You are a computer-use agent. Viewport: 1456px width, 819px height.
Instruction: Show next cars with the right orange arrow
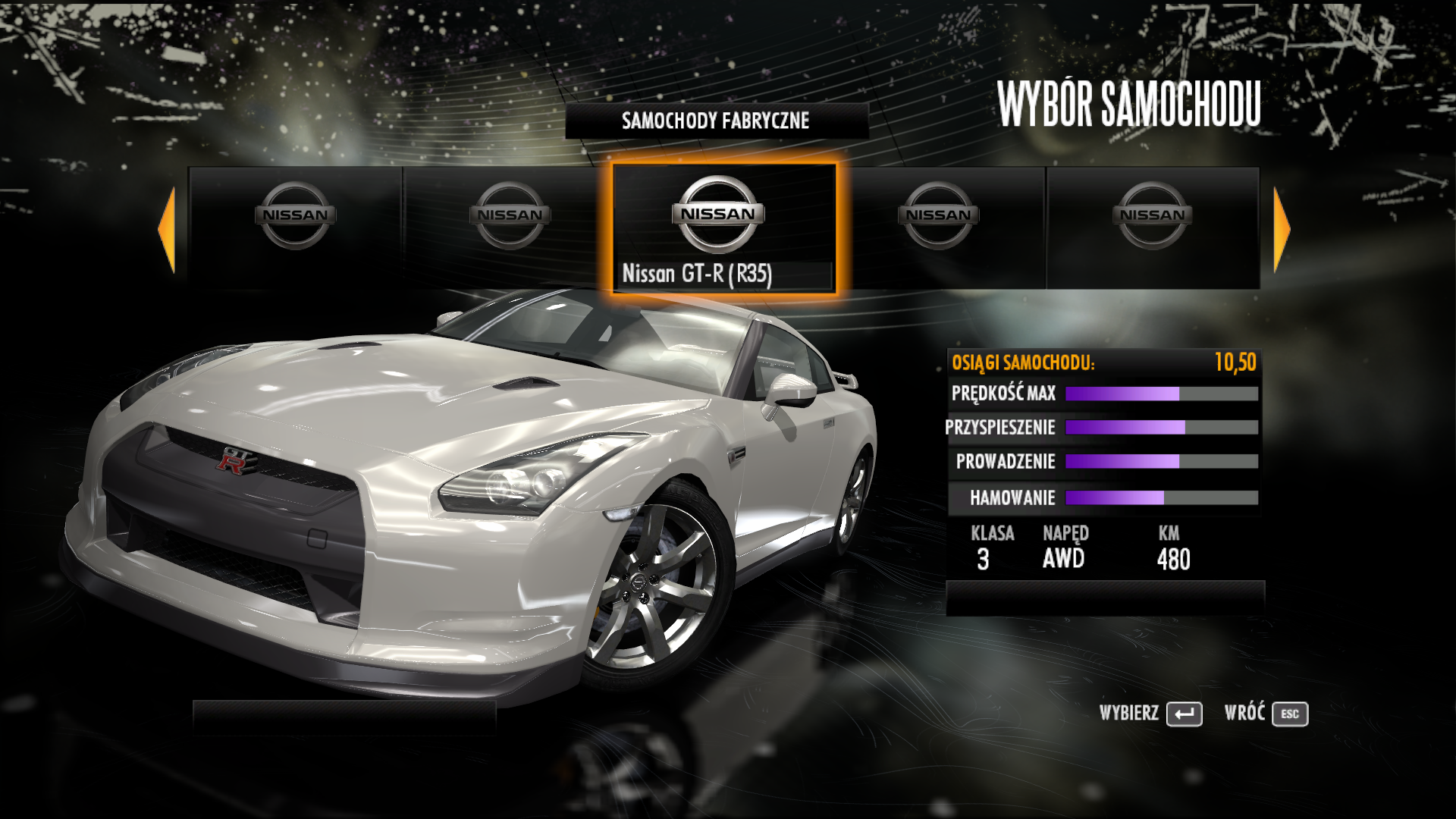pyautogui.click(x=1281, y=229)
